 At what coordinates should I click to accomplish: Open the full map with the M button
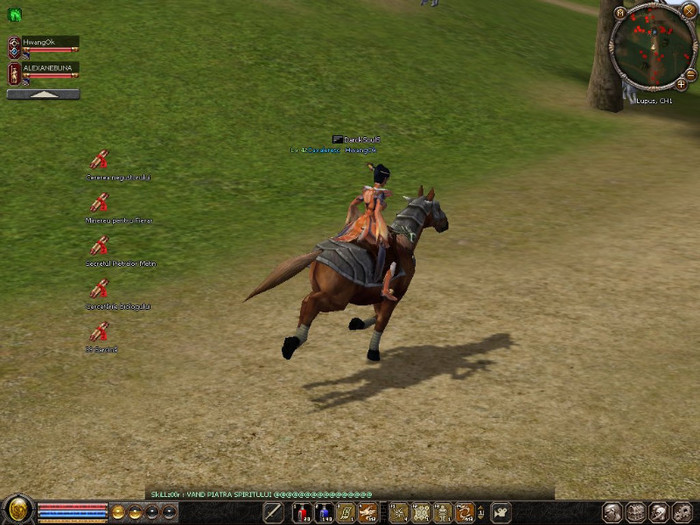click(x=620, y=13)
